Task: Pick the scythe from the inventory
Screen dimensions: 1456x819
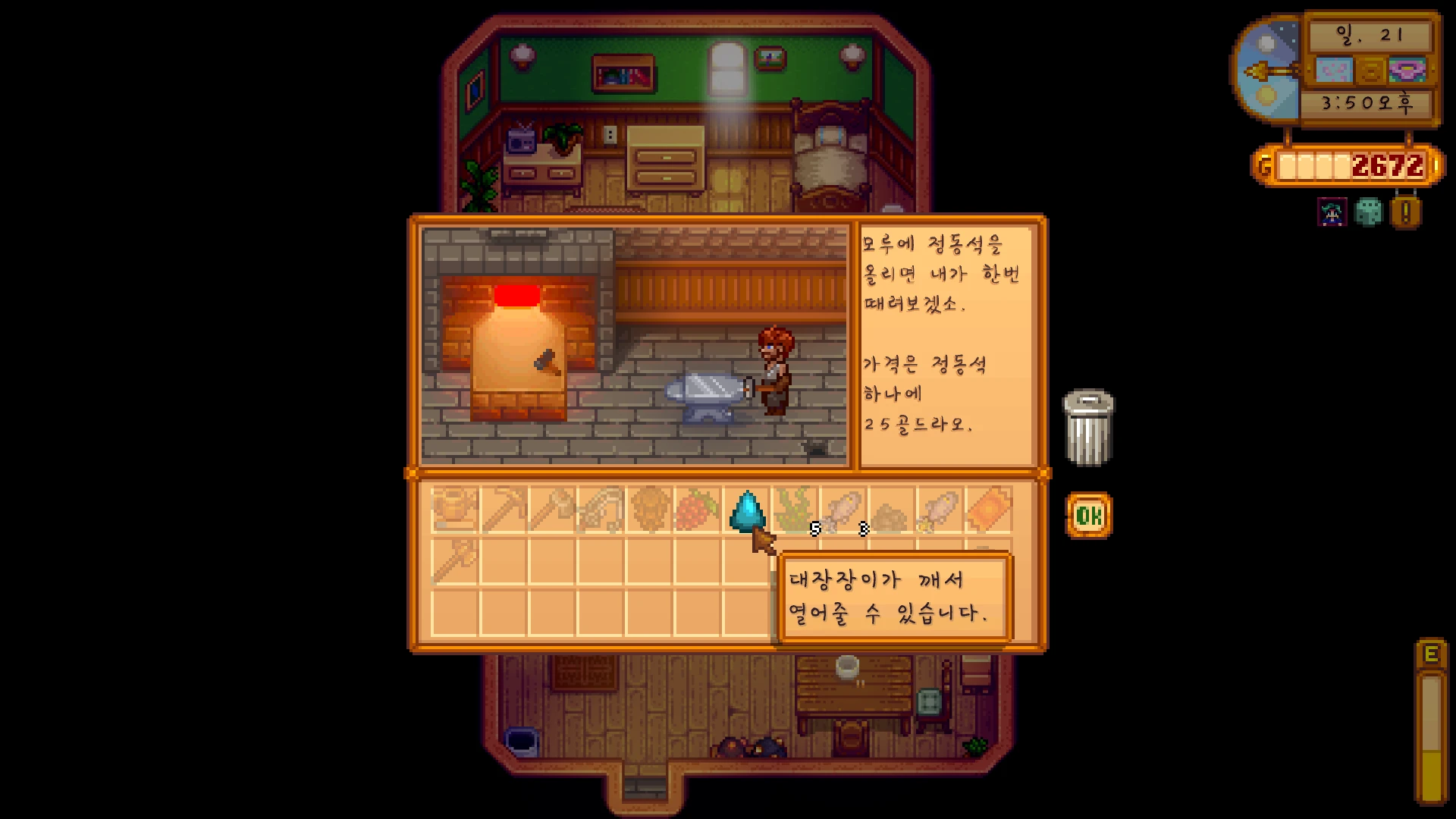Action: tap(601, 510)
